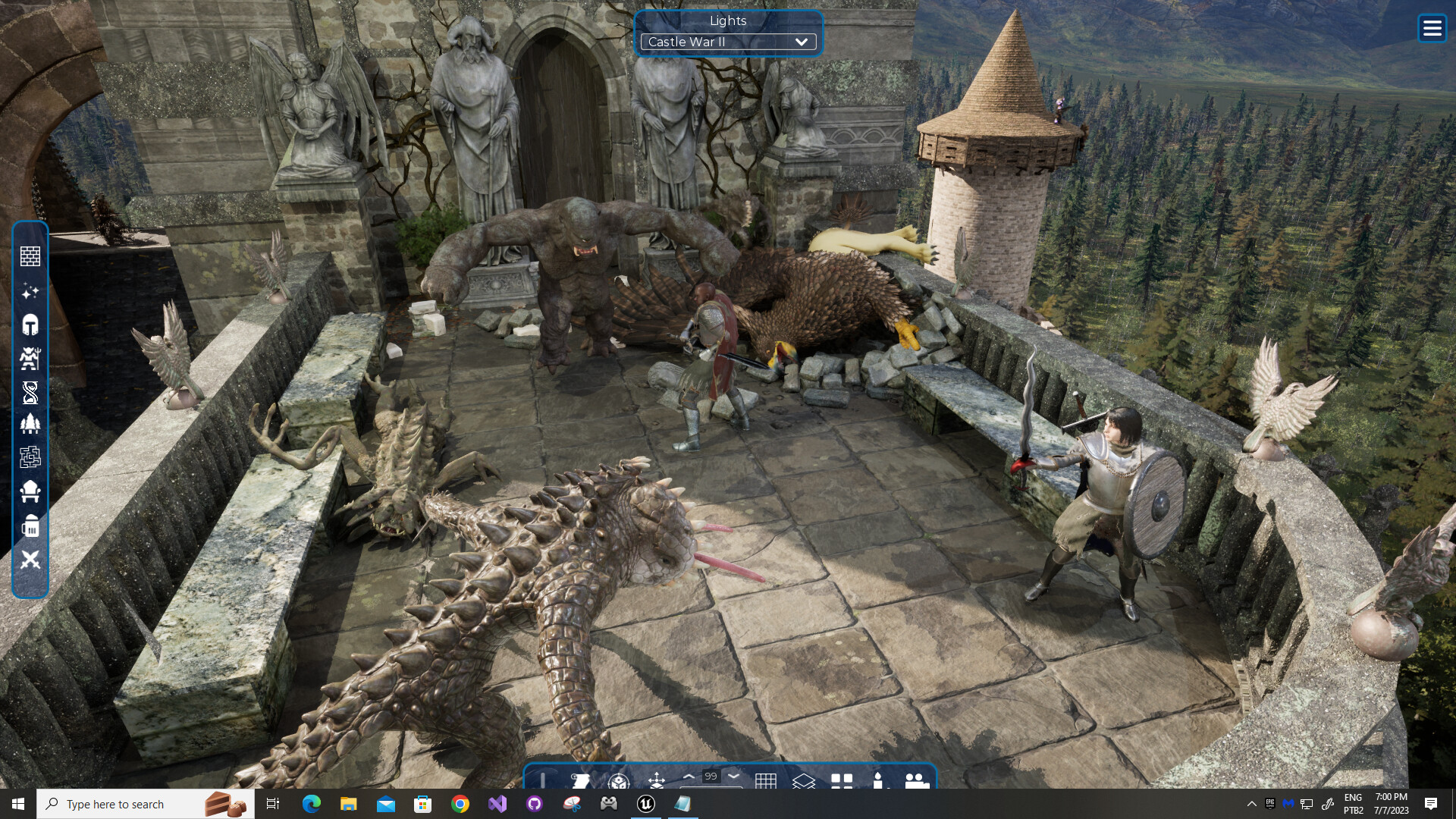Open the Castle War II lights dropdown
This screenshot has height=819, width=1456.
(727, 42)
